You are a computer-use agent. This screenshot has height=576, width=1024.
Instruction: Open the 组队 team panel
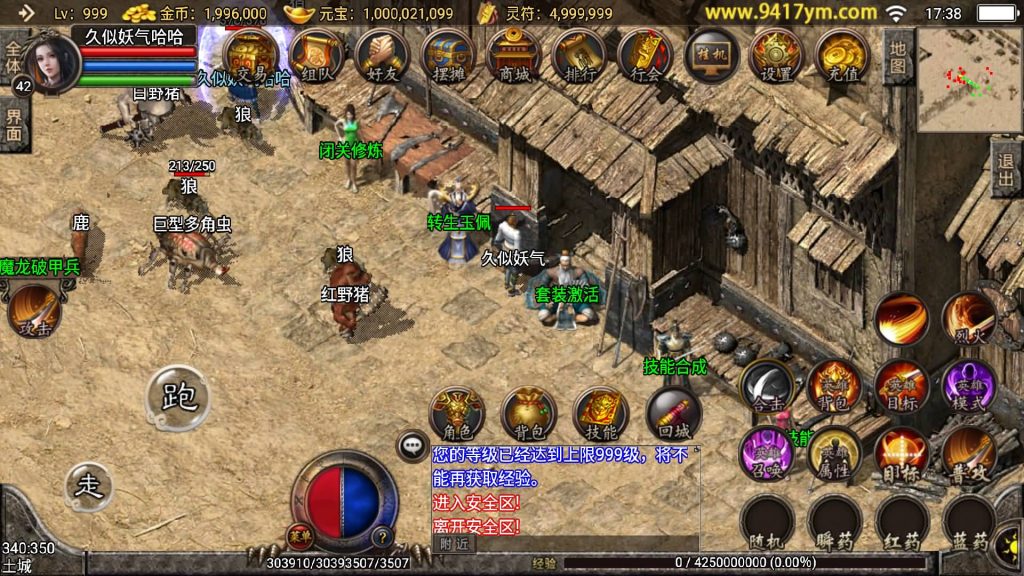pos(316,55)
